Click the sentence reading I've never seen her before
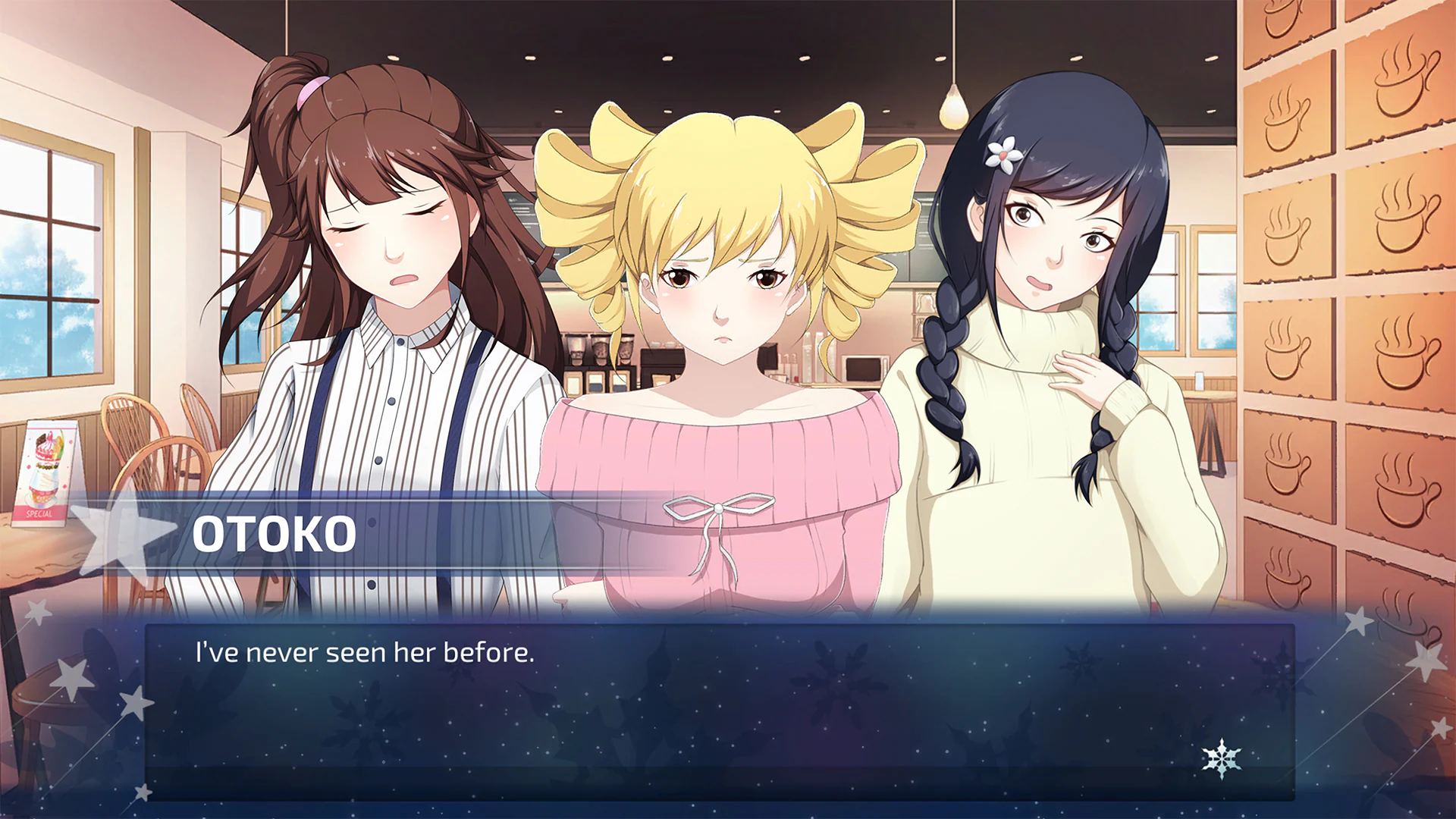 click(366, 651)
